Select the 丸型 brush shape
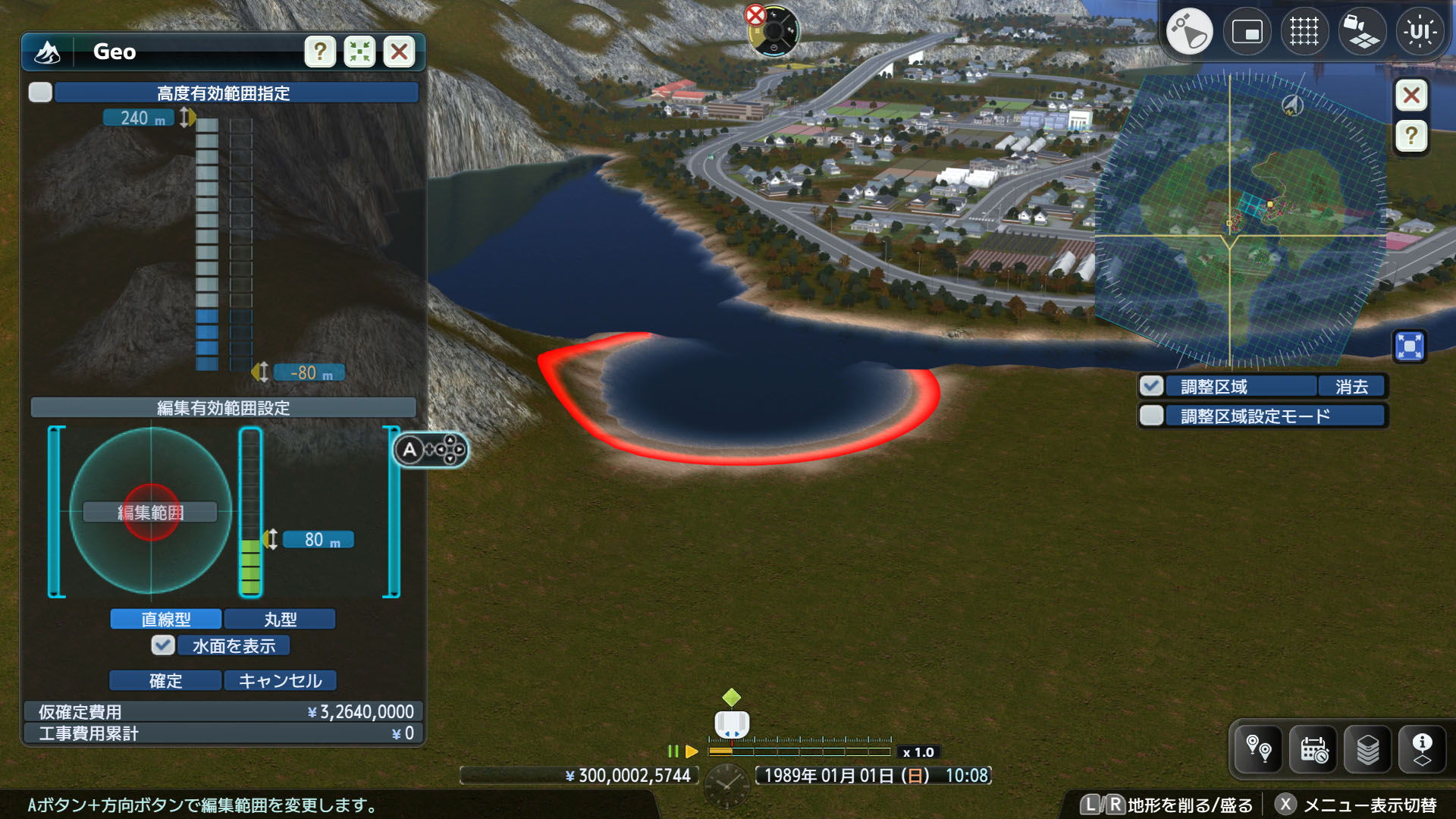1456x819 pixels. (x=280, y=619)
